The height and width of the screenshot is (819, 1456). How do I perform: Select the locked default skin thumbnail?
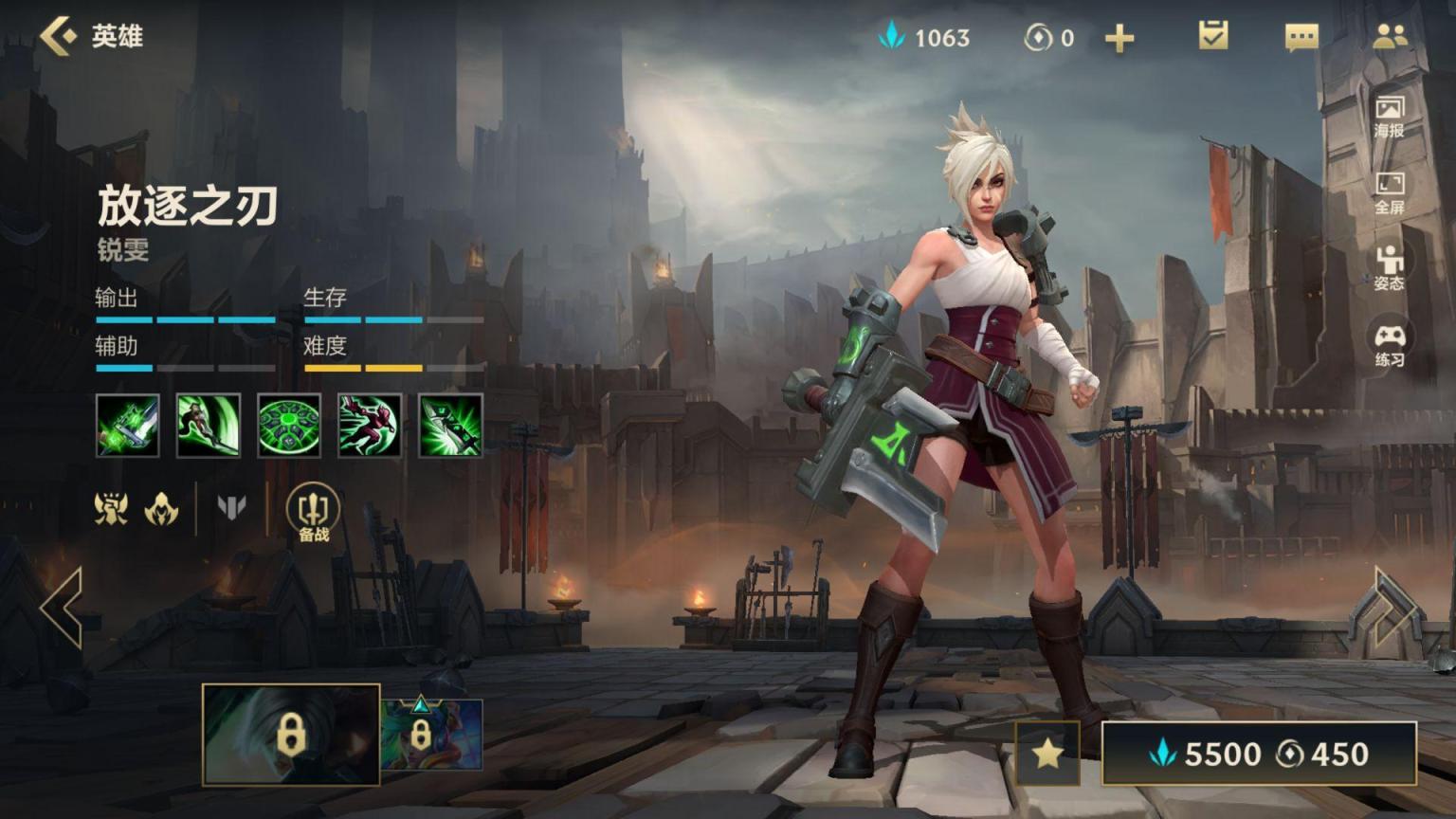(291, 735)
